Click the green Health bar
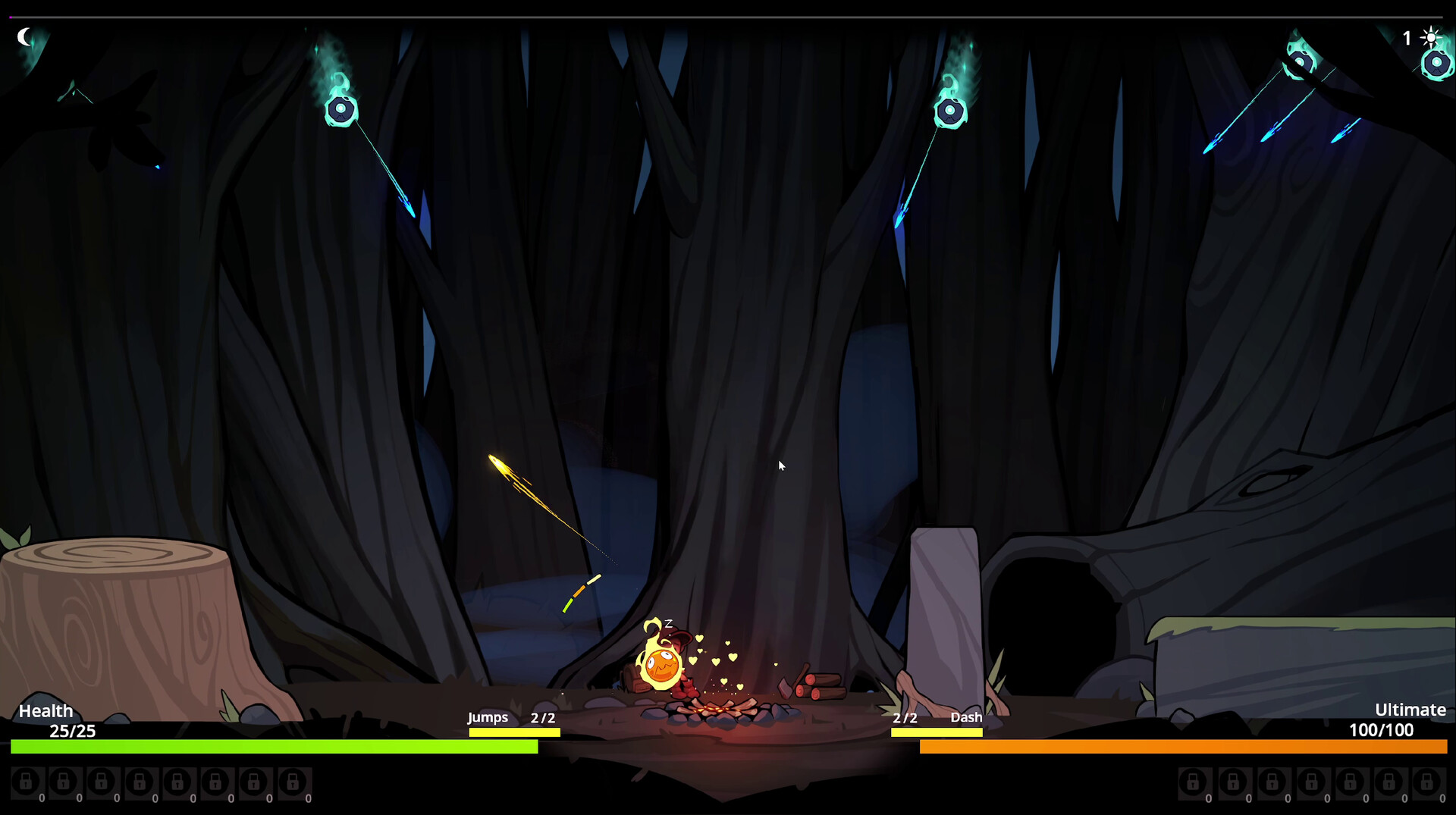The image size is (1456, 815). click(273, 747)
